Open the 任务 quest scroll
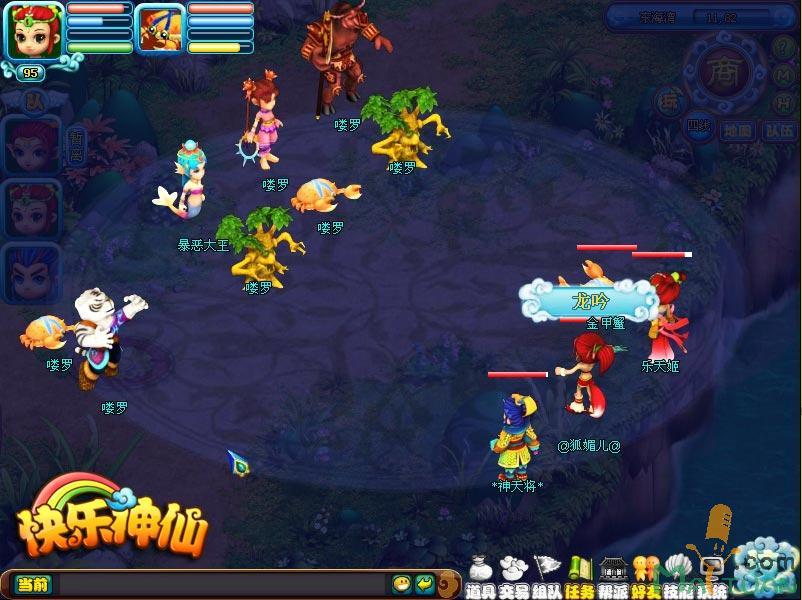802x600 pixels. 579,575
